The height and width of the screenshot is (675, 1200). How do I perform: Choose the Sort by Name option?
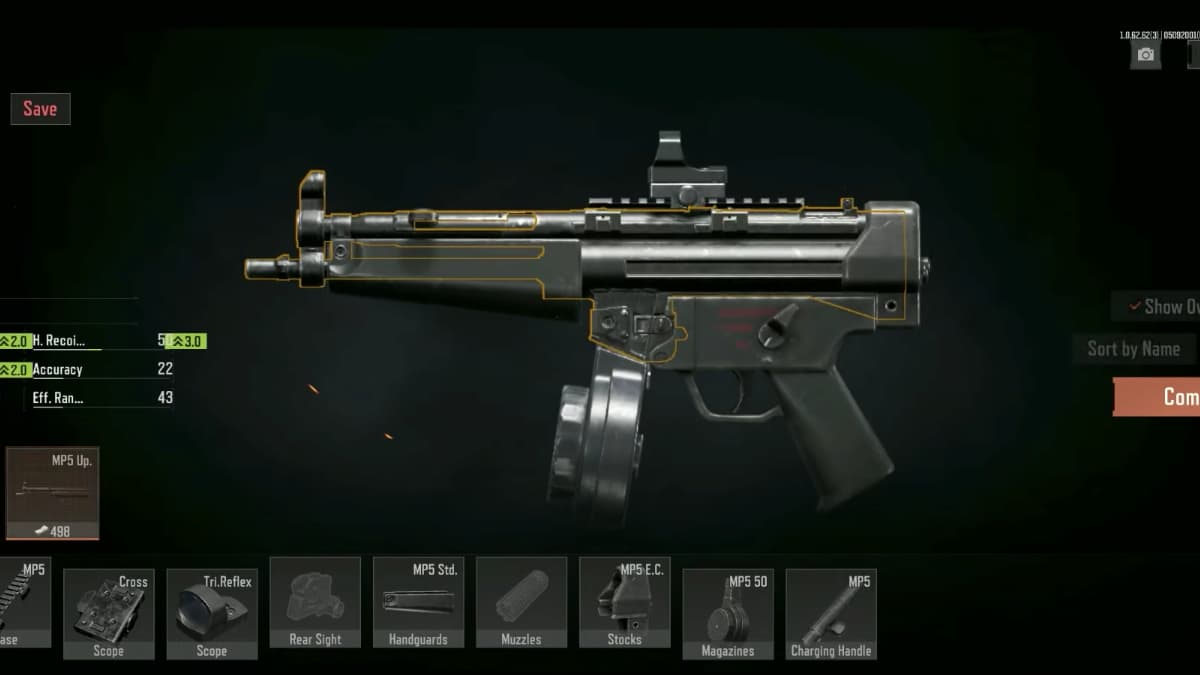click(x=1134, y=349)
